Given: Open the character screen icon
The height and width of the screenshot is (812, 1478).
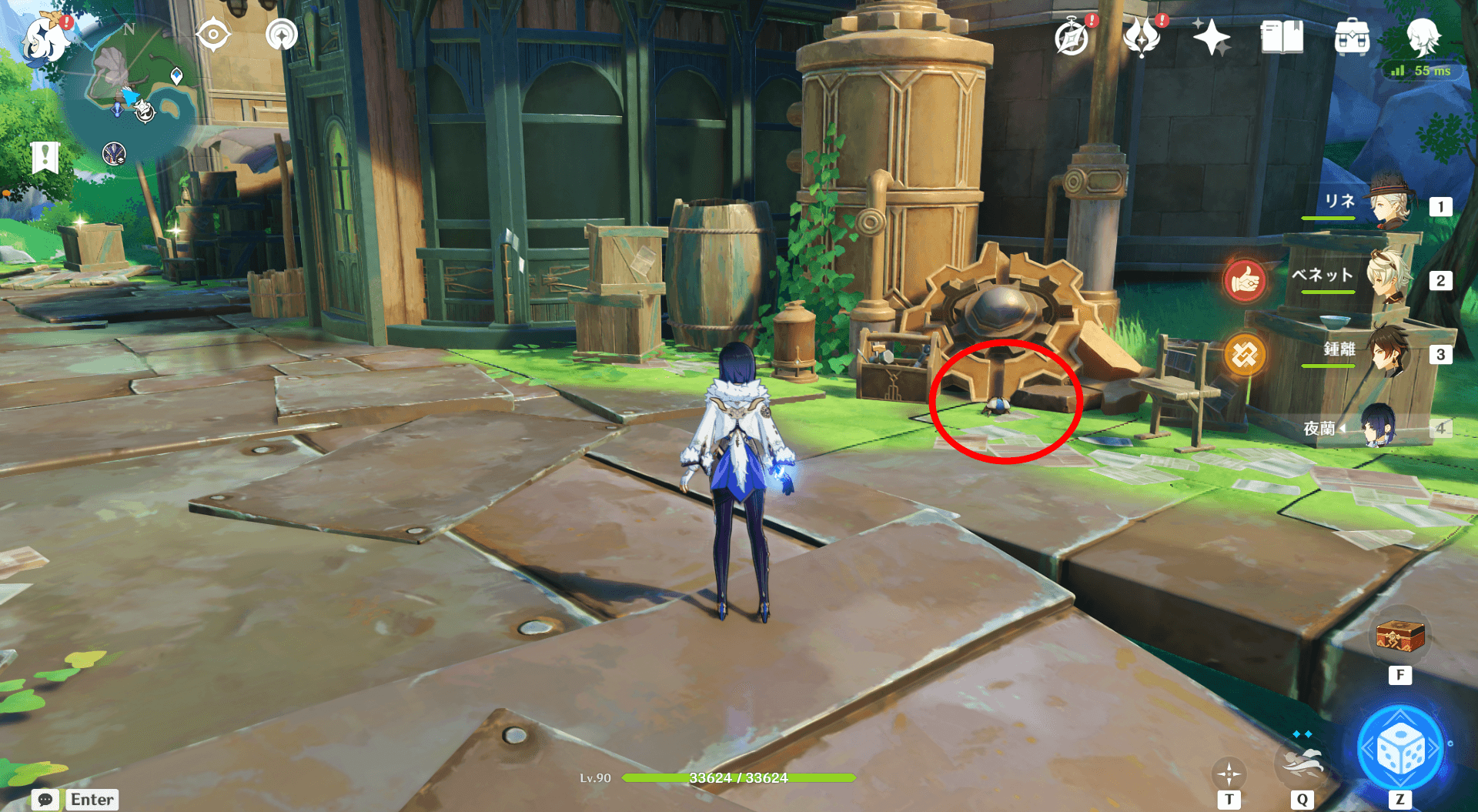Looking at the screenshot, I should 1422,36.
